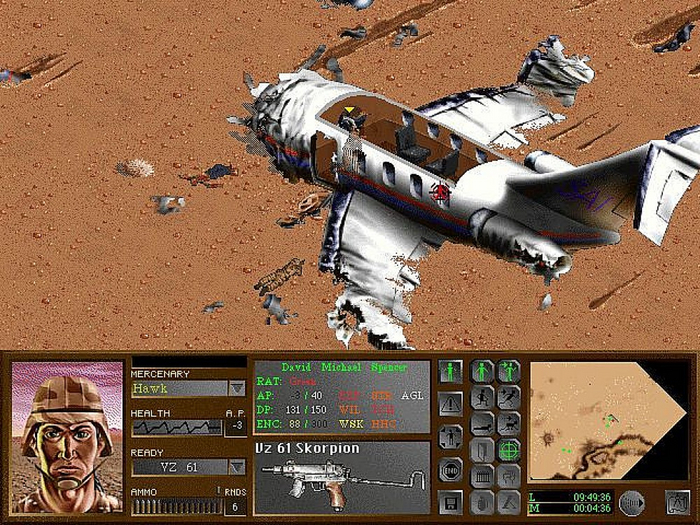Activate the grenade throw button

(482, 501)
